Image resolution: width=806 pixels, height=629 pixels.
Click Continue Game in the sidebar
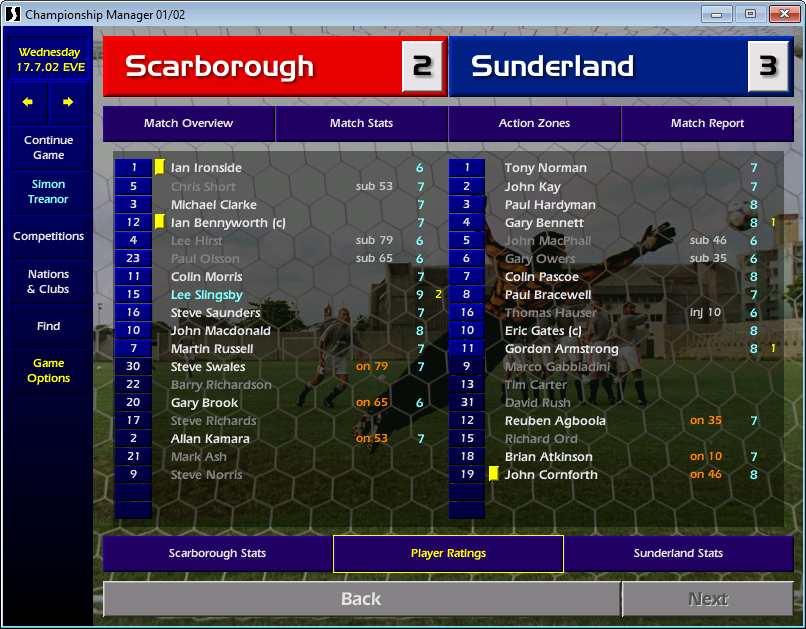click(x=48, y=148)
